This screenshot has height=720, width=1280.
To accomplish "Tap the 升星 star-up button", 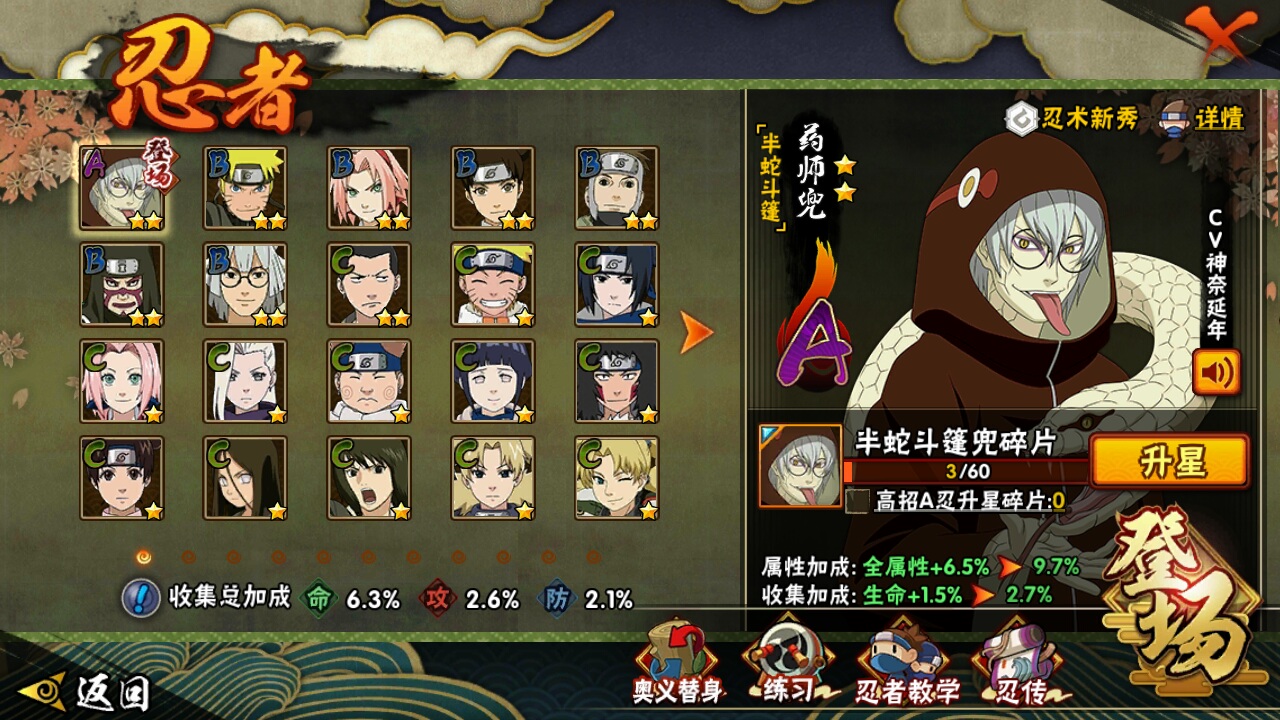I will 1169,462.
